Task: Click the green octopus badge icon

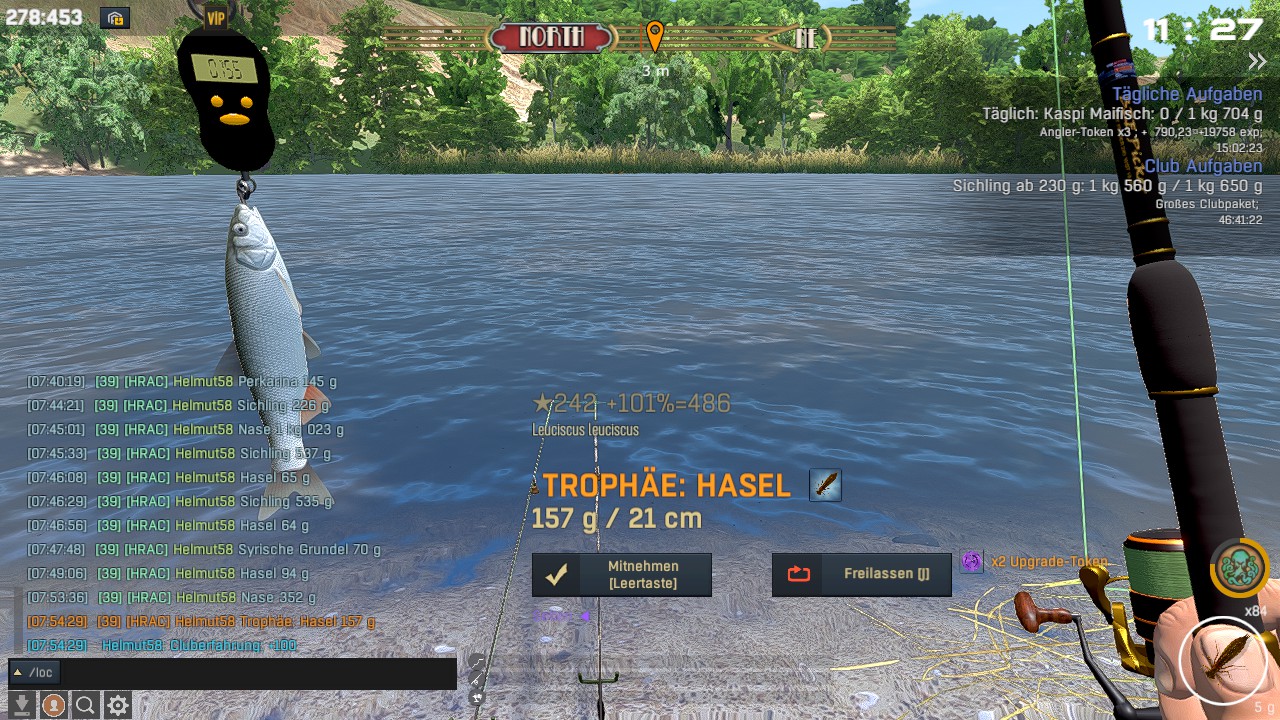Action: tap(1241, 567)
